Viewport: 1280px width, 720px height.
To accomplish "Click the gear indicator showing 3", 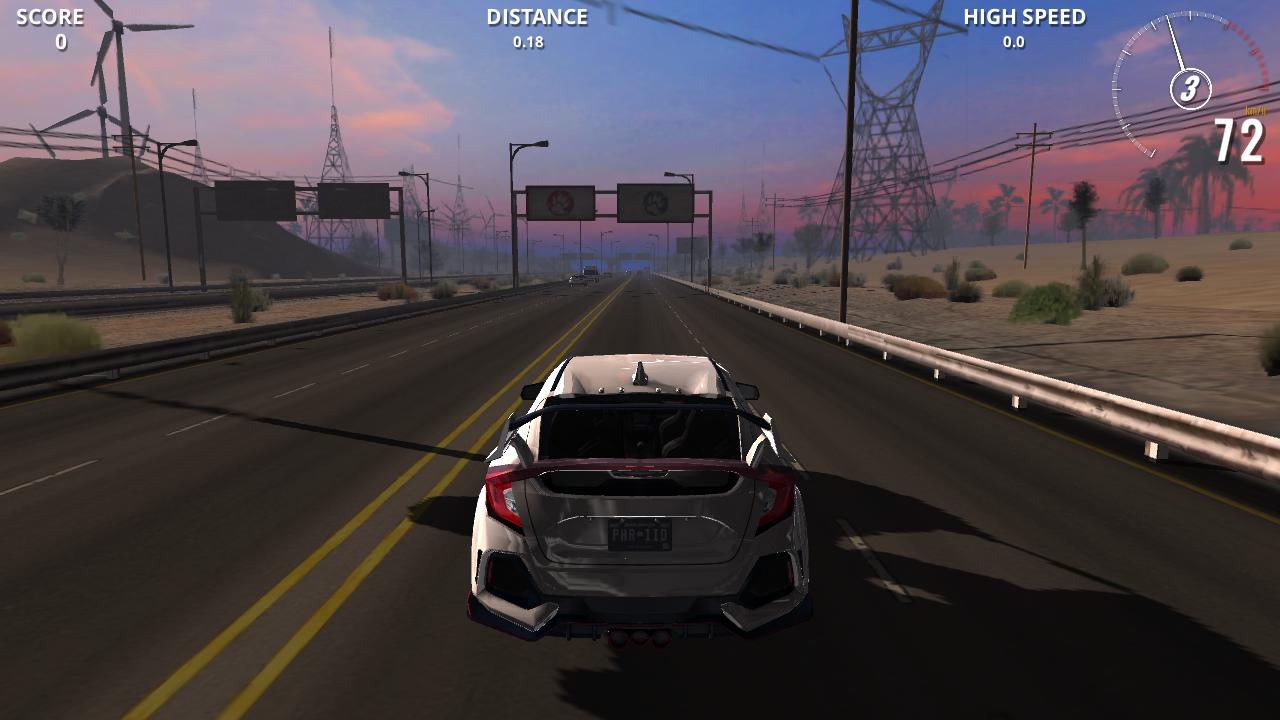I will (x=1189, y=89).
